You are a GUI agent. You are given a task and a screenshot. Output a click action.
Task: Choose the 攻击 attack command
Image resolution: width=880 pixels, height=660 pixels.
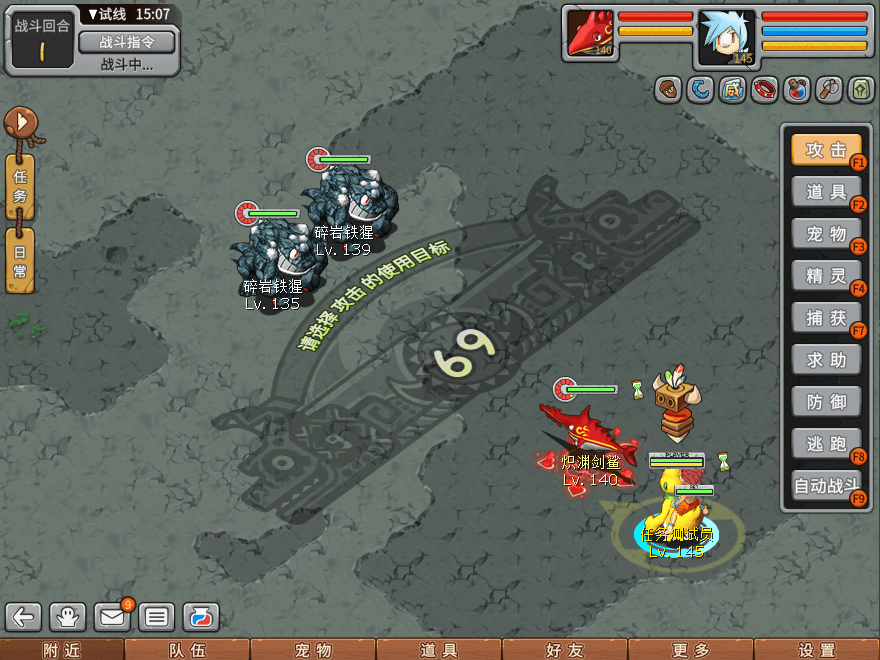click(x=826, y=150)
